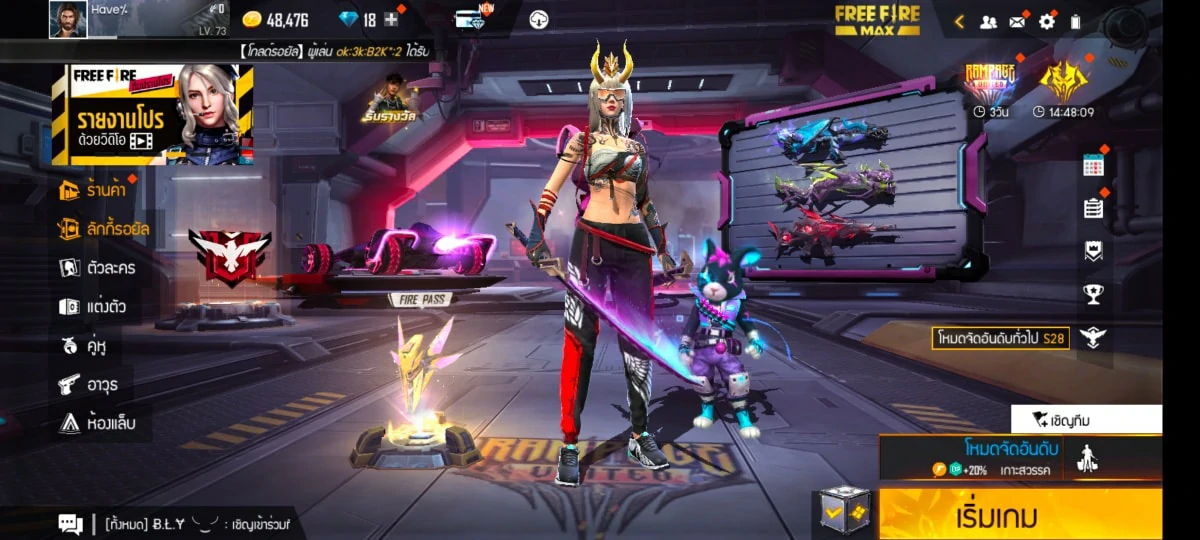Viewport: 1200px width, 540px height.
Task: Open the ลักกี้รอยัล Luck Royale menu
Action: pyautogui.click(x=104, y=229)
